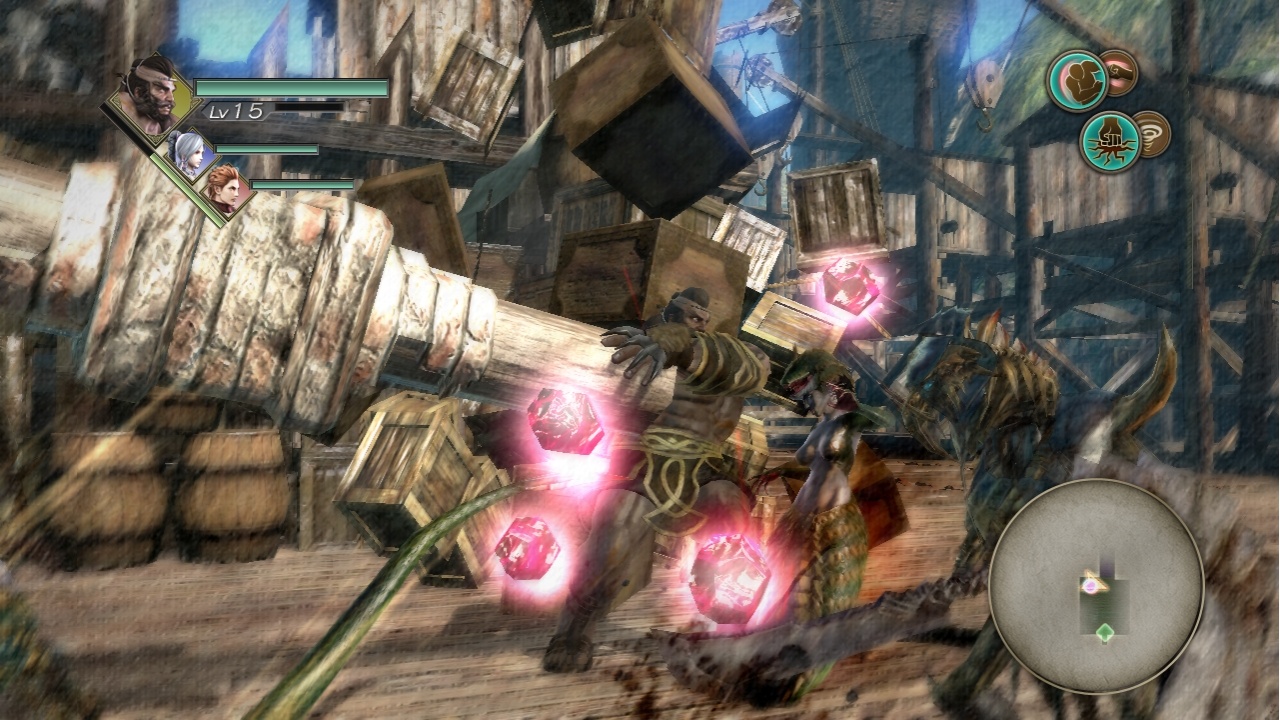Screen dimensions: 1280x720
Task: Click the green diamond objective marker on minimap
Action: coord(1105,633)
